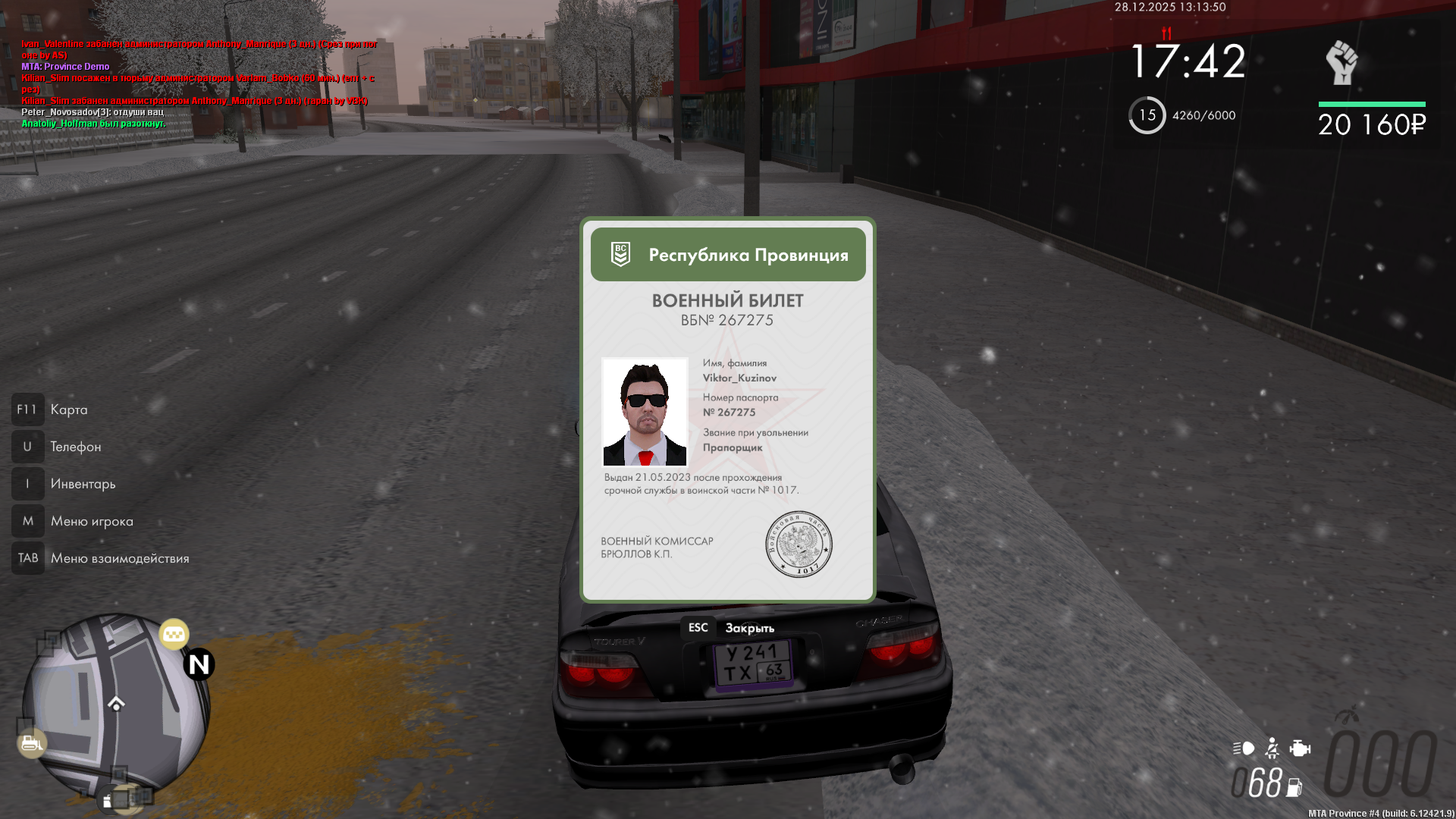Click the raised fist icon
1456x819 pixels.
click(1341, 62)
